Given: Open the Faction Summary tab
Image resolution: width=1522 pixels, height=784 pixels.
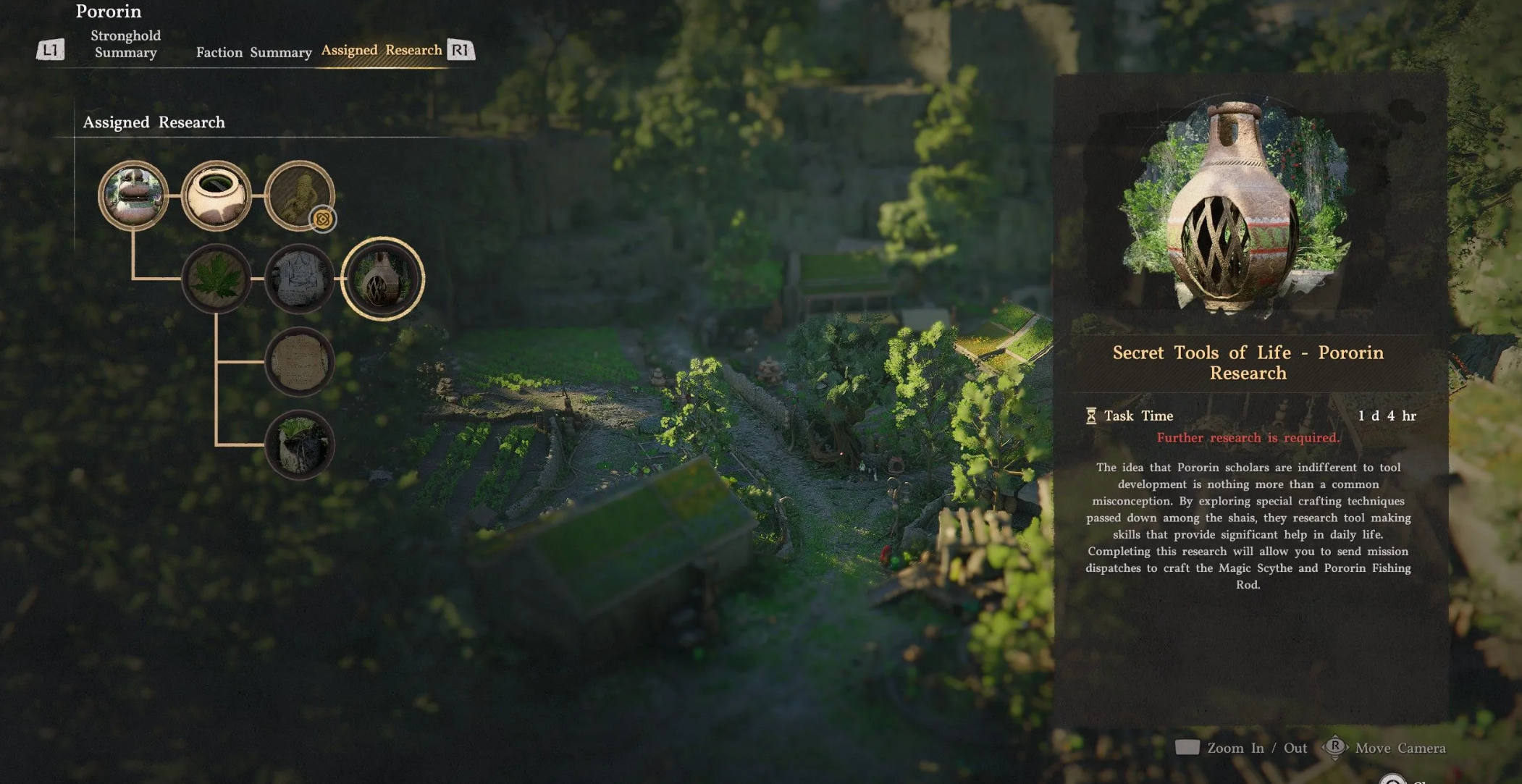Looking at the screenshot, I should [x=253, y=52].
